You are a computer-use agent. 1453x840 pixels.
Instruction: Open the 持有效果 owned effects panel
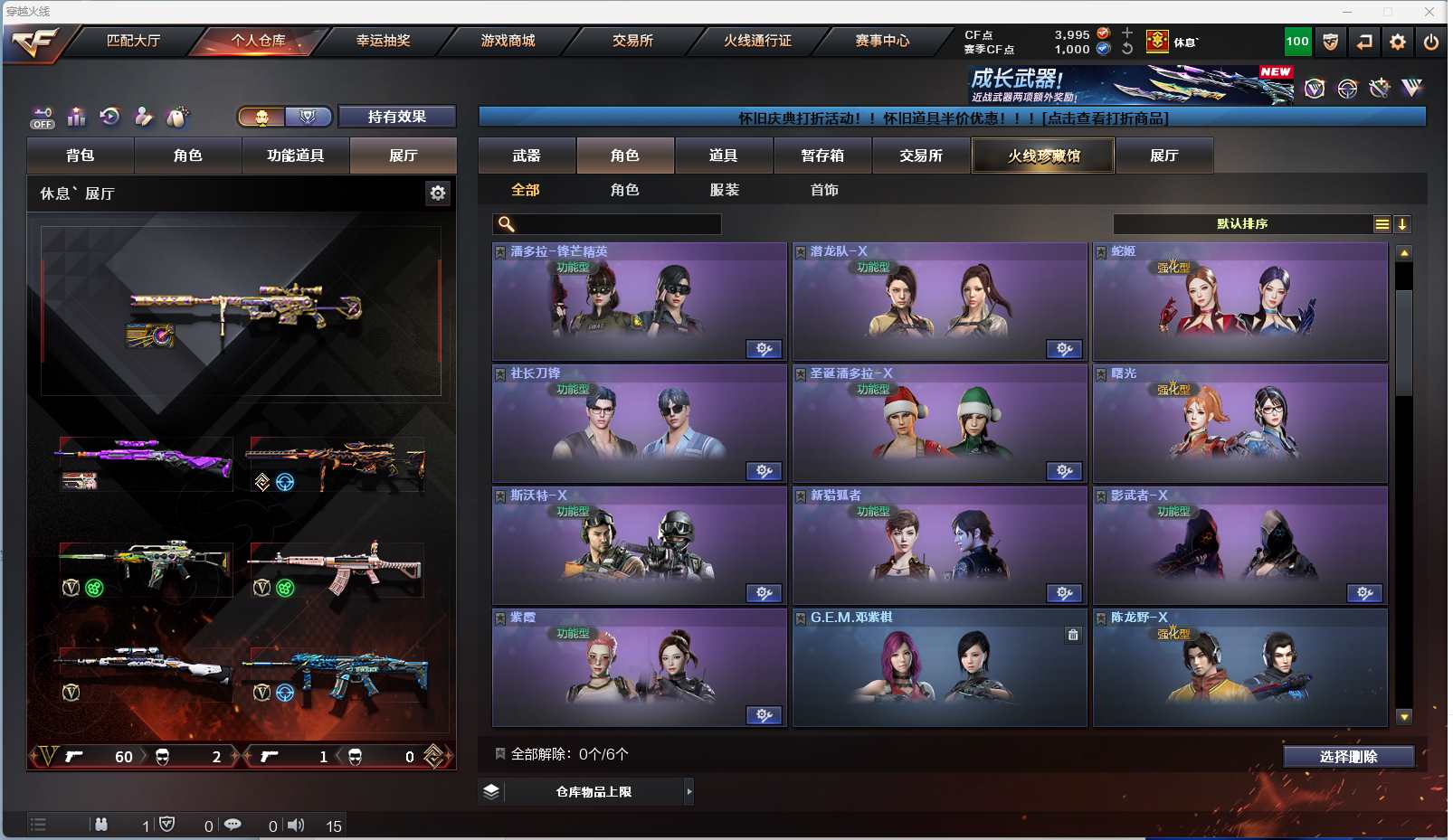tap(396, 117)
